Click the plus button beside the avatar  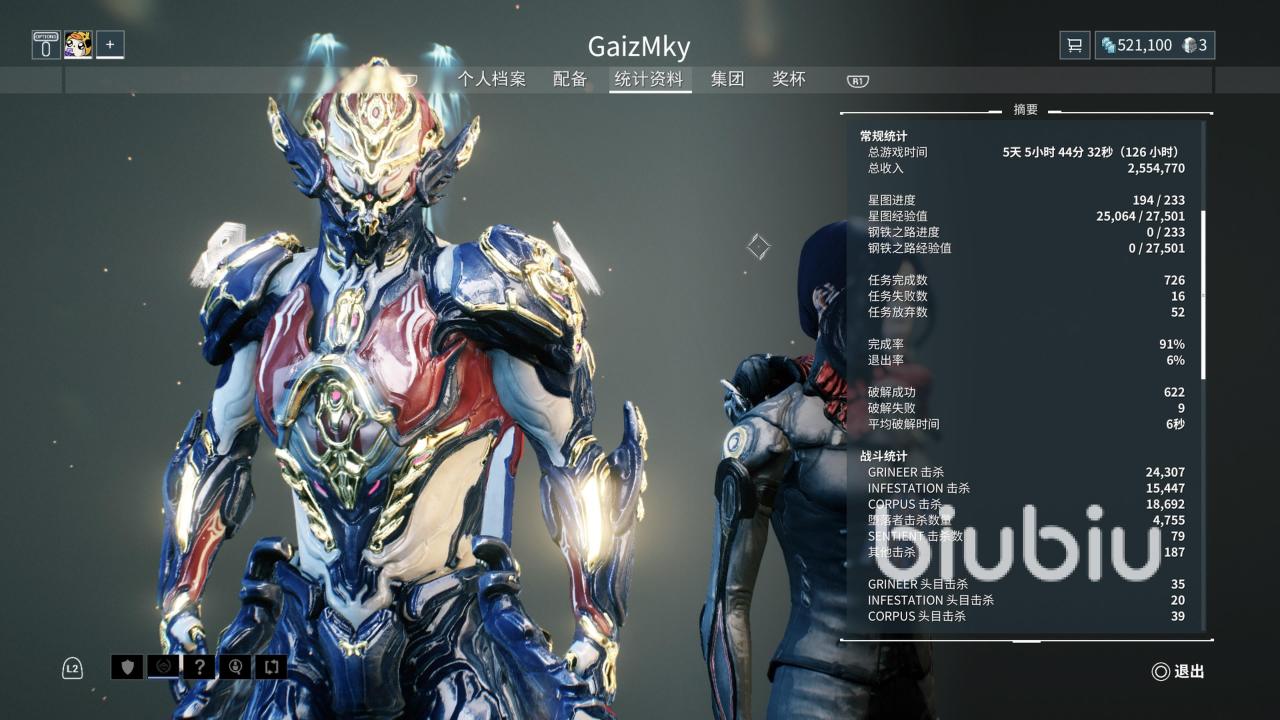(110, 45)
